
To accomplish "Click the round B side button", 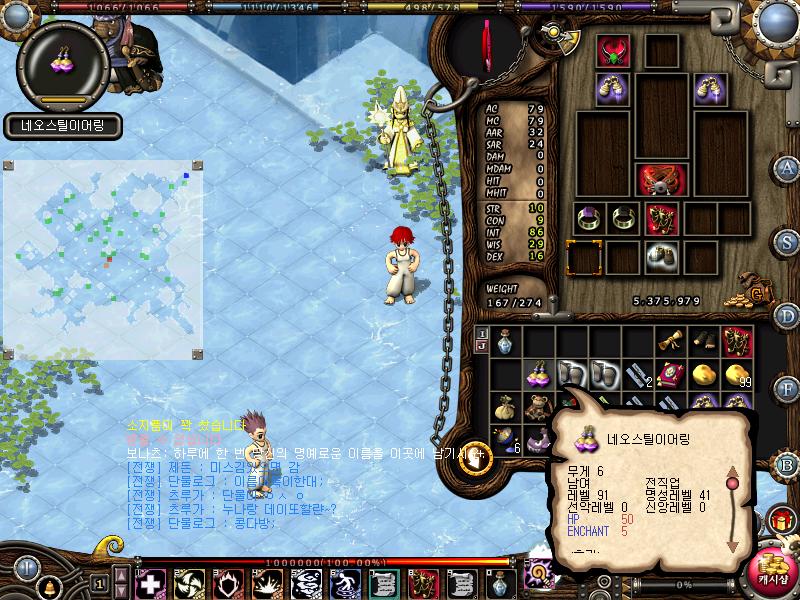I will tap(788, 464).
